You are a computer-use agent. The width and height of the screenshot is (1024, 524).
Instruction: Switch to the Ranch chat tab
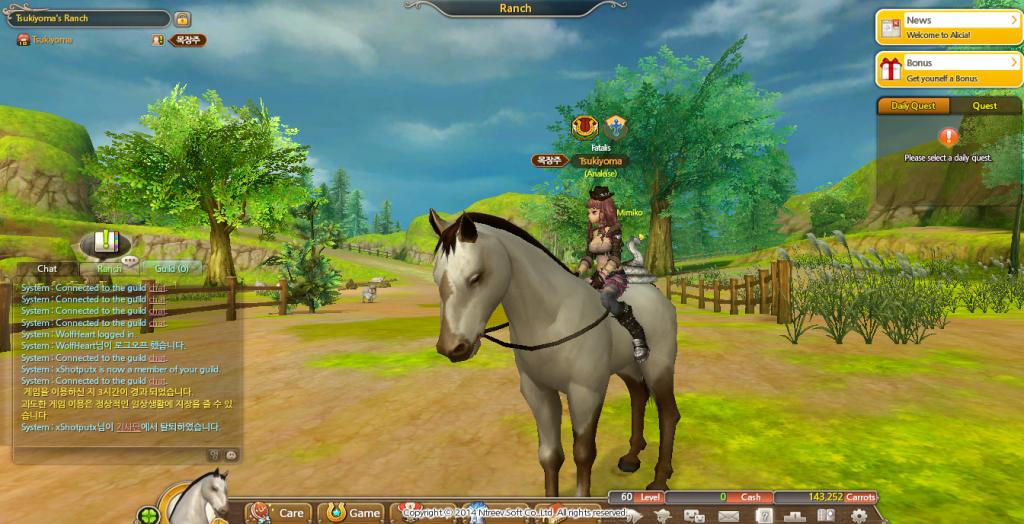tap(110, 268)
